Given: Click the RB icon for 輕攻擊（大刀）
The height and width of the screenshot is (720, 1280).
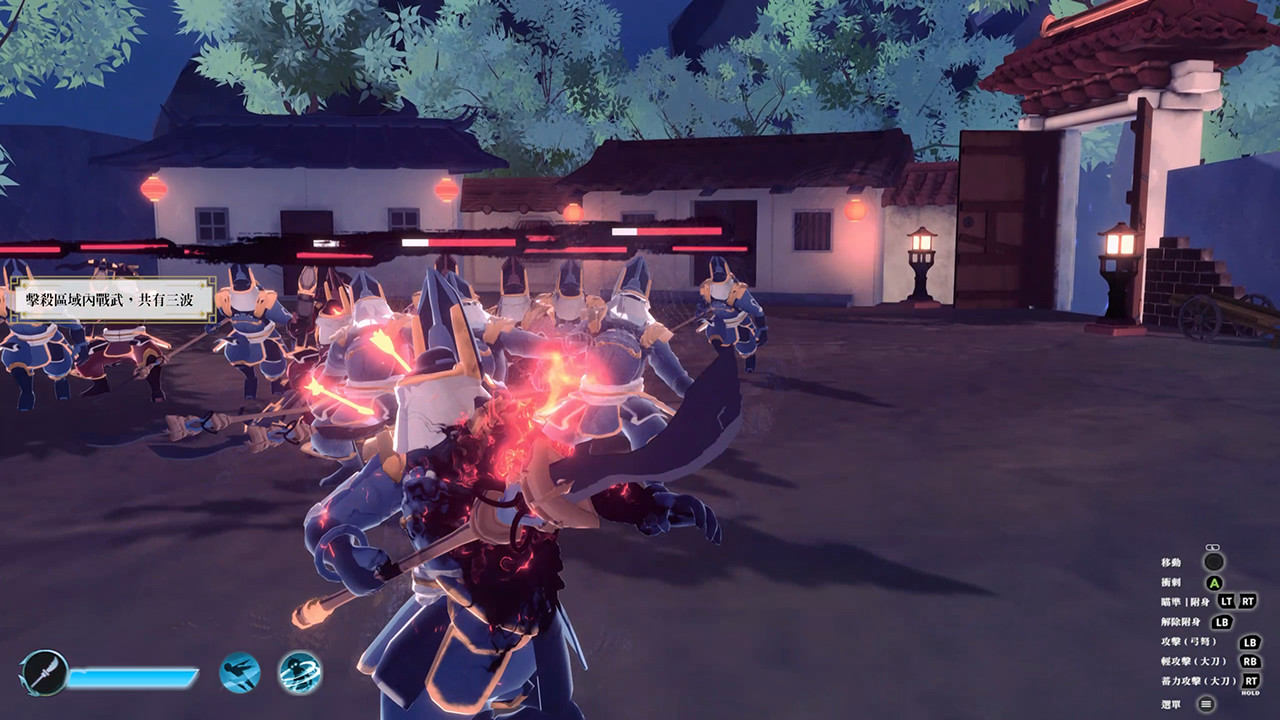Looking at the screenshot, I should [x=1252, y=661].
